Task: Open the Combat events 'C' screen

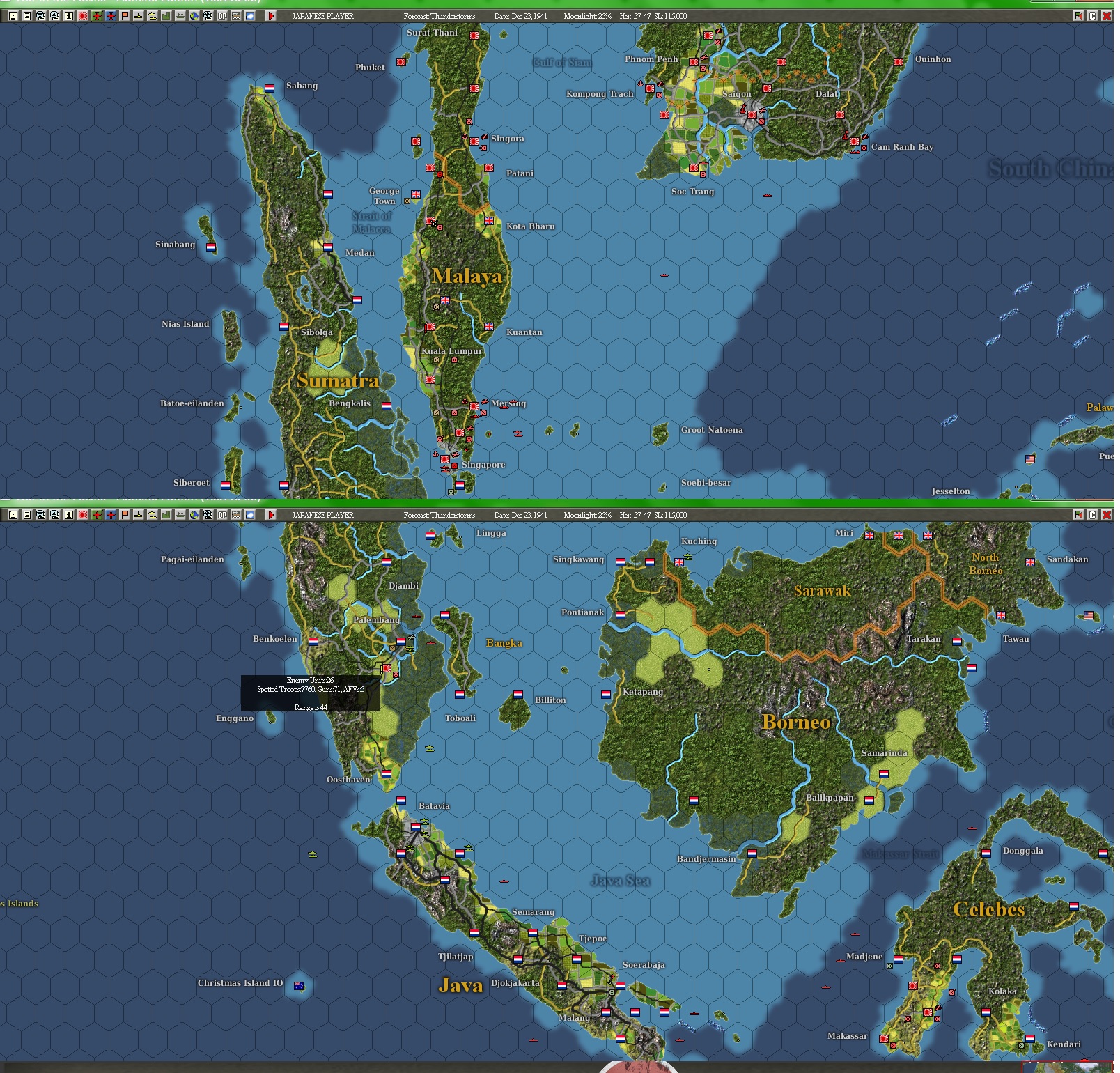Action: click(1092, 15)
